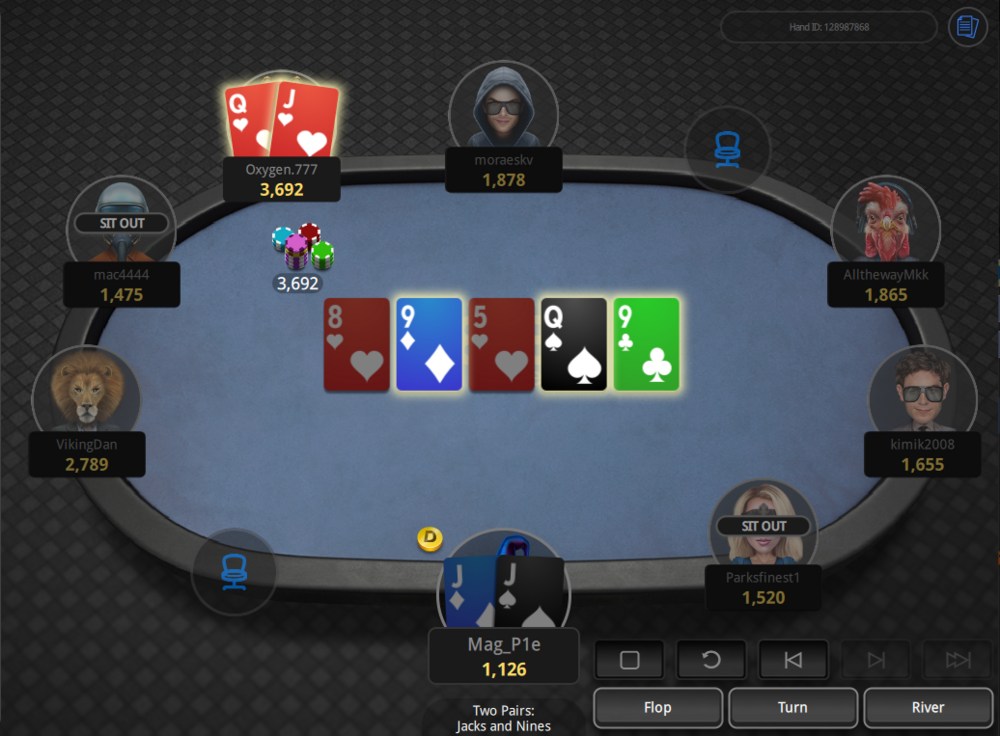The image size is (1000, 736).
Task: Open the hand history notes icon
Action: click(967, 27)
